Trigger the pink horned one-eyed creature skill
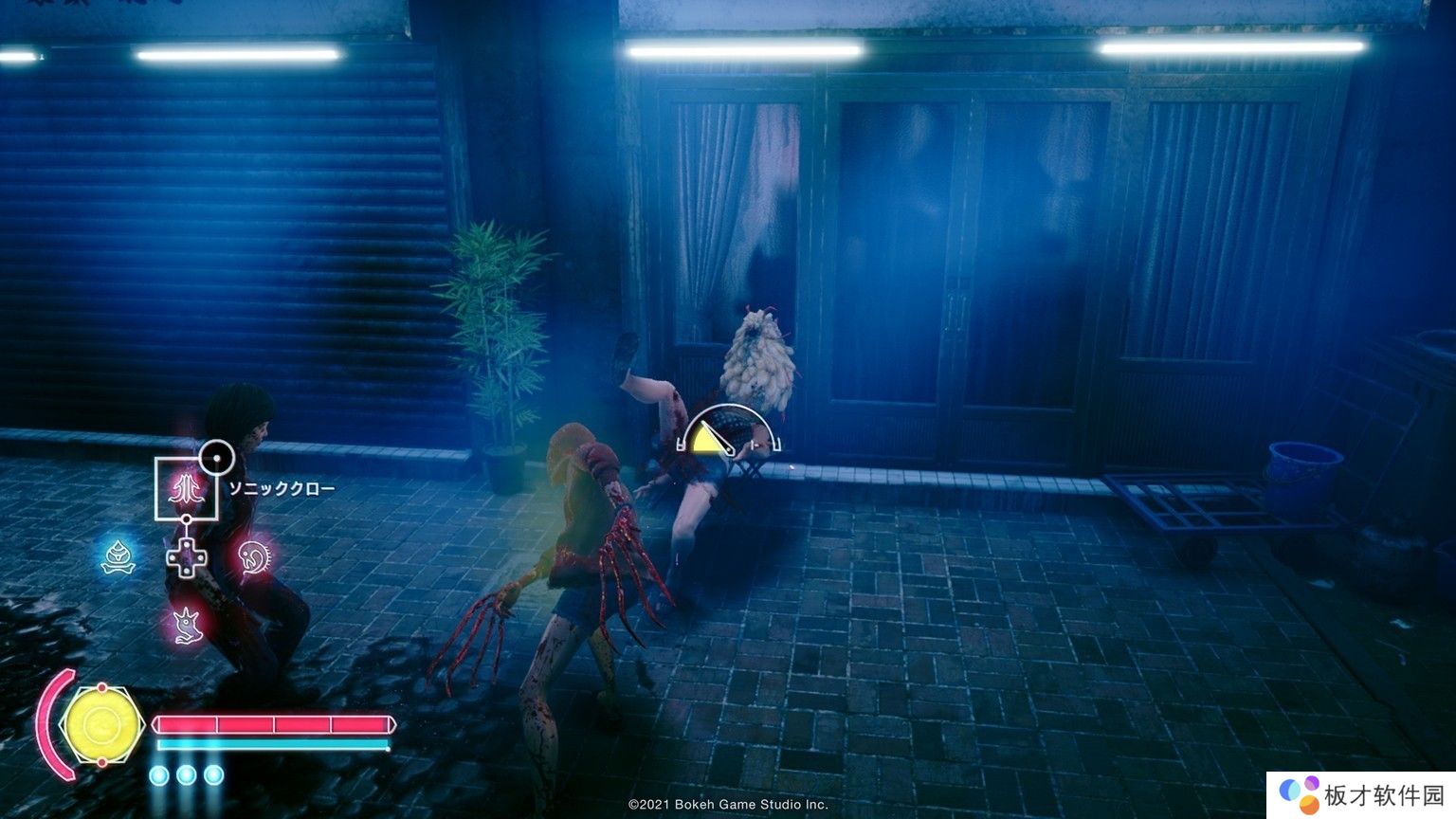 [x=186, y=625]
